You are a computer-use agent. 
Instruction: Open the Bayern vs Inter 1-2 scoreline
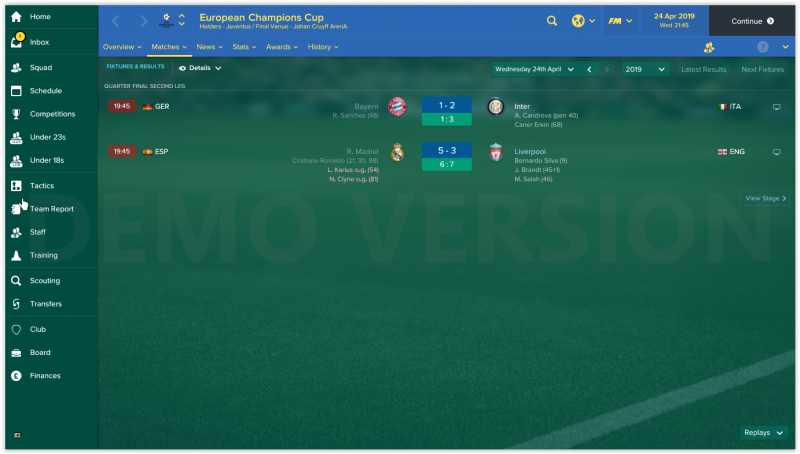pos(446,105)
